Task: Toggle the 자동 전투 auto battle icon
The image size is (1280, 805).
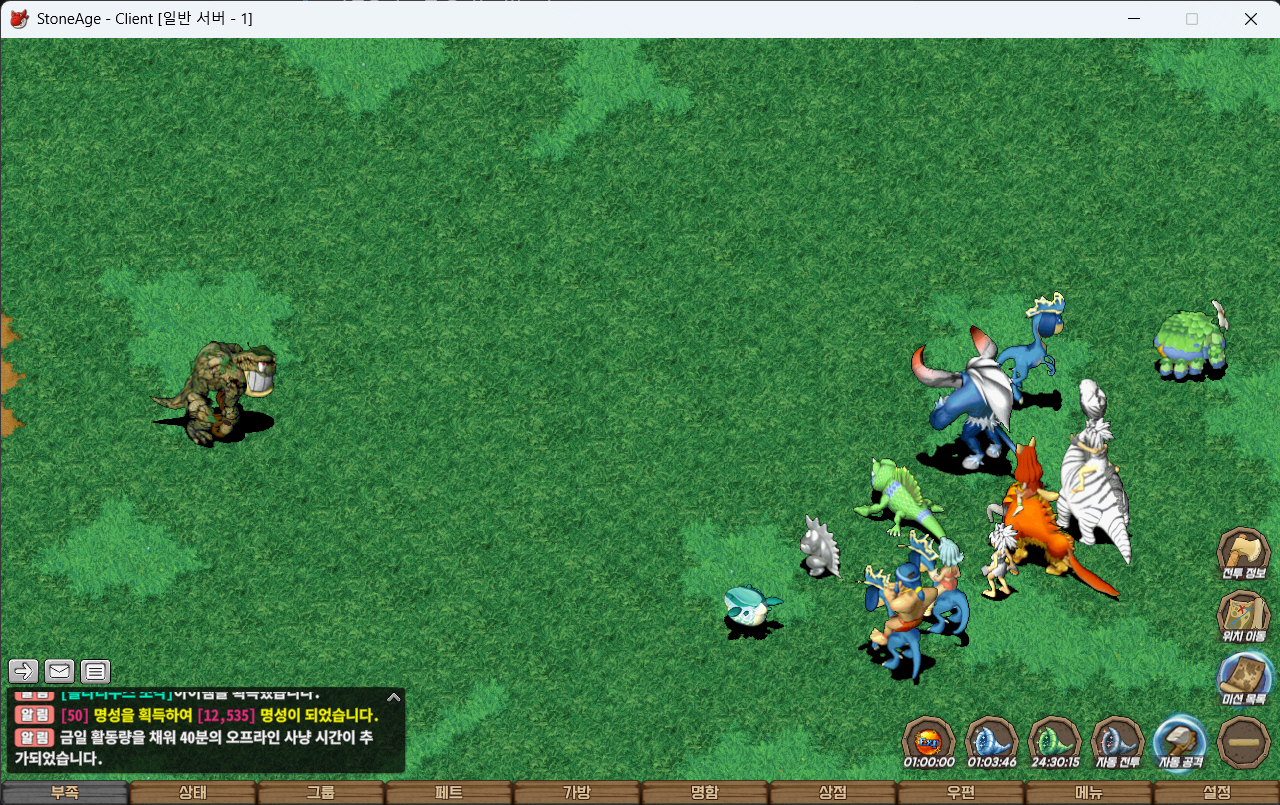Action: 1117,741
